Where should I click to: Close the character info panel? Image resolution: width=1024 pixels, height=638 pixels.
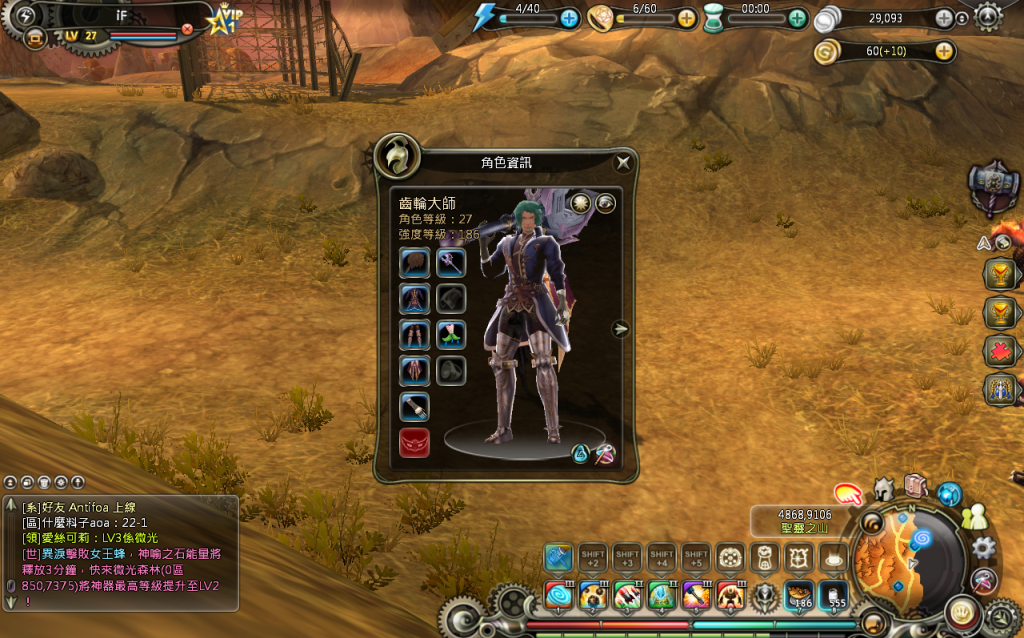coord(623,162)
